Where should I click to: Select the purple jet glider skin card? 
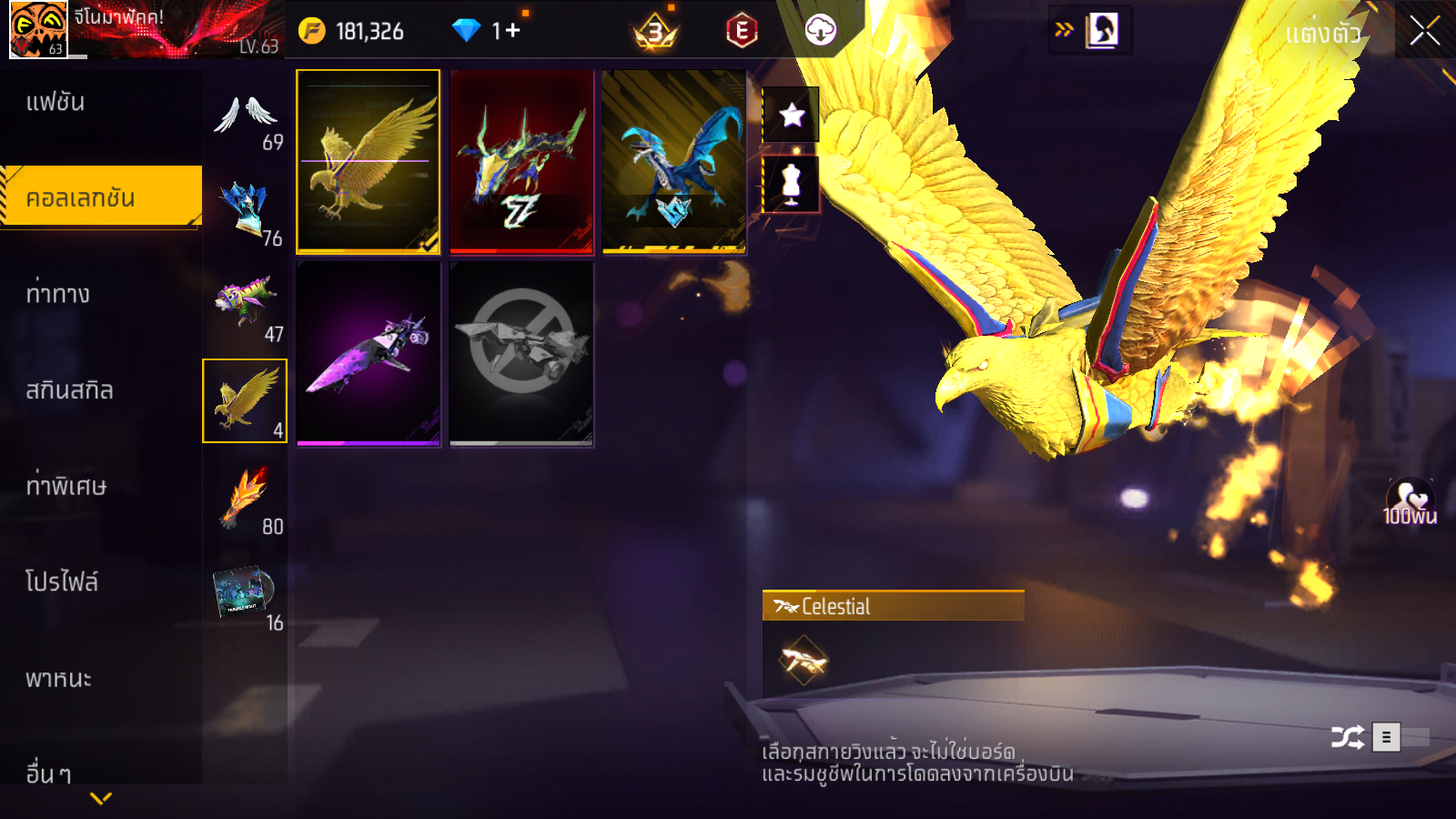(x=368, y=354)
